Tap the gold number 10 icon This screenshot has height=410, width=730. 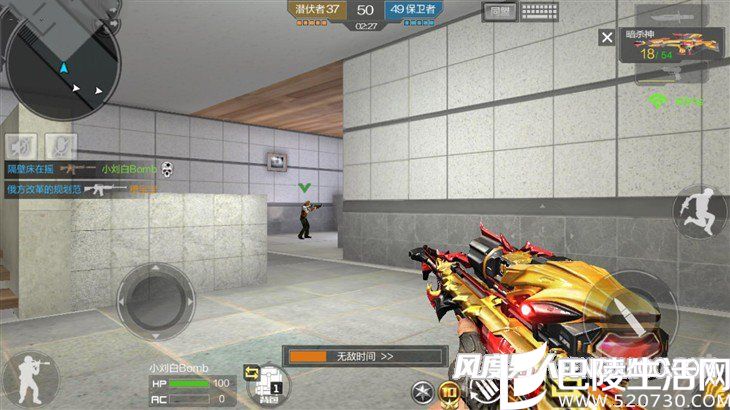click(449, 392)
